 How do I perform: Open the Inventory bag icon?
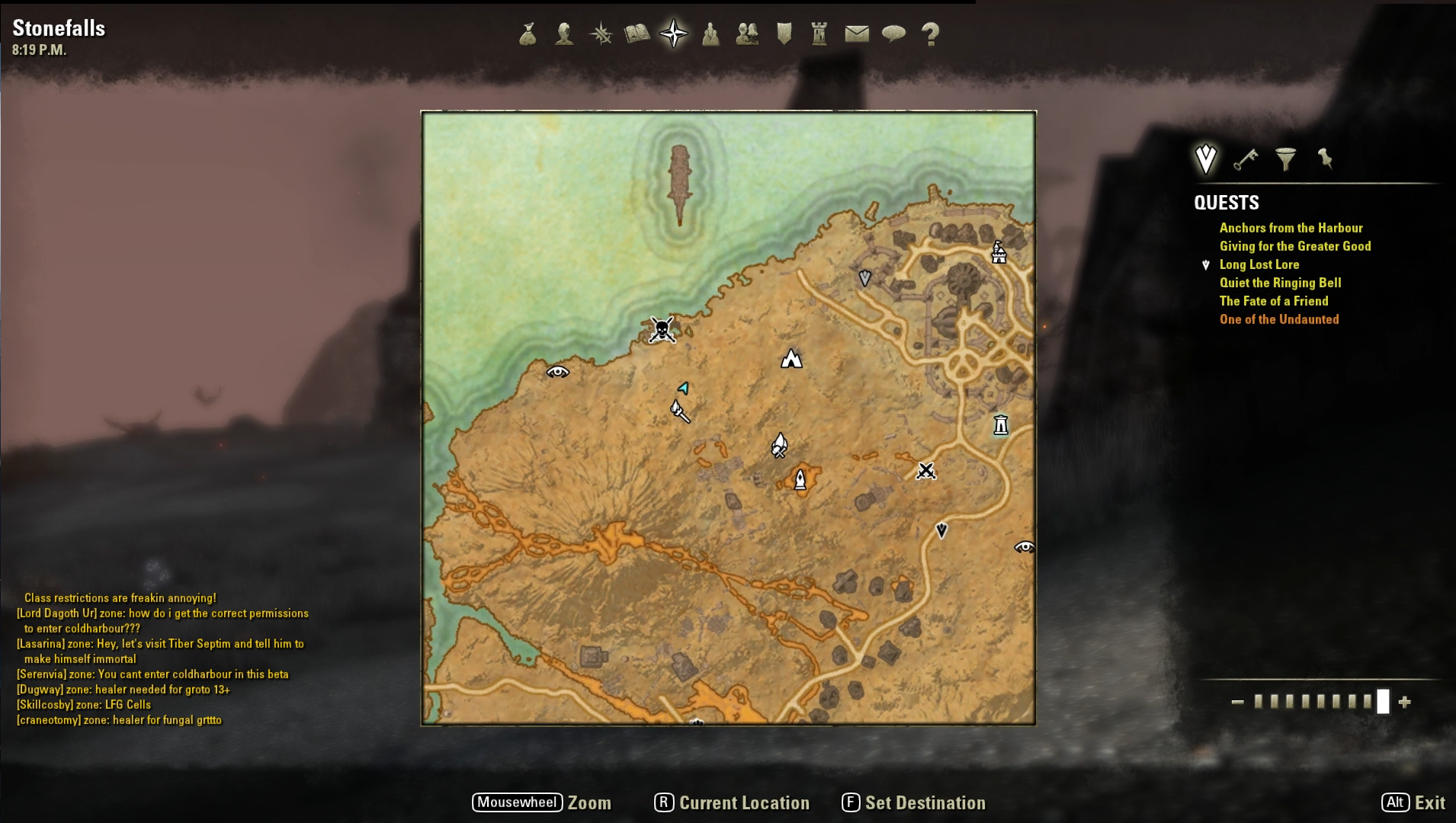point(528,33)
